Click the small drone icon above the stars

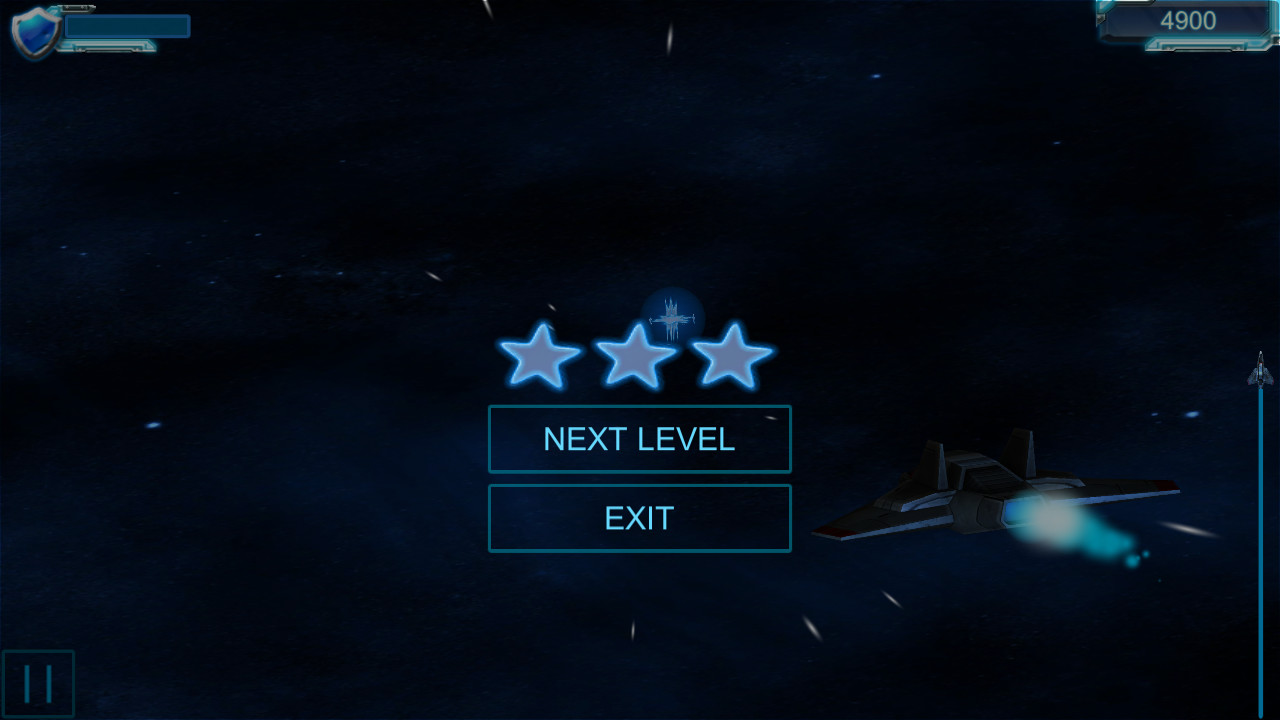pos(672,318)
